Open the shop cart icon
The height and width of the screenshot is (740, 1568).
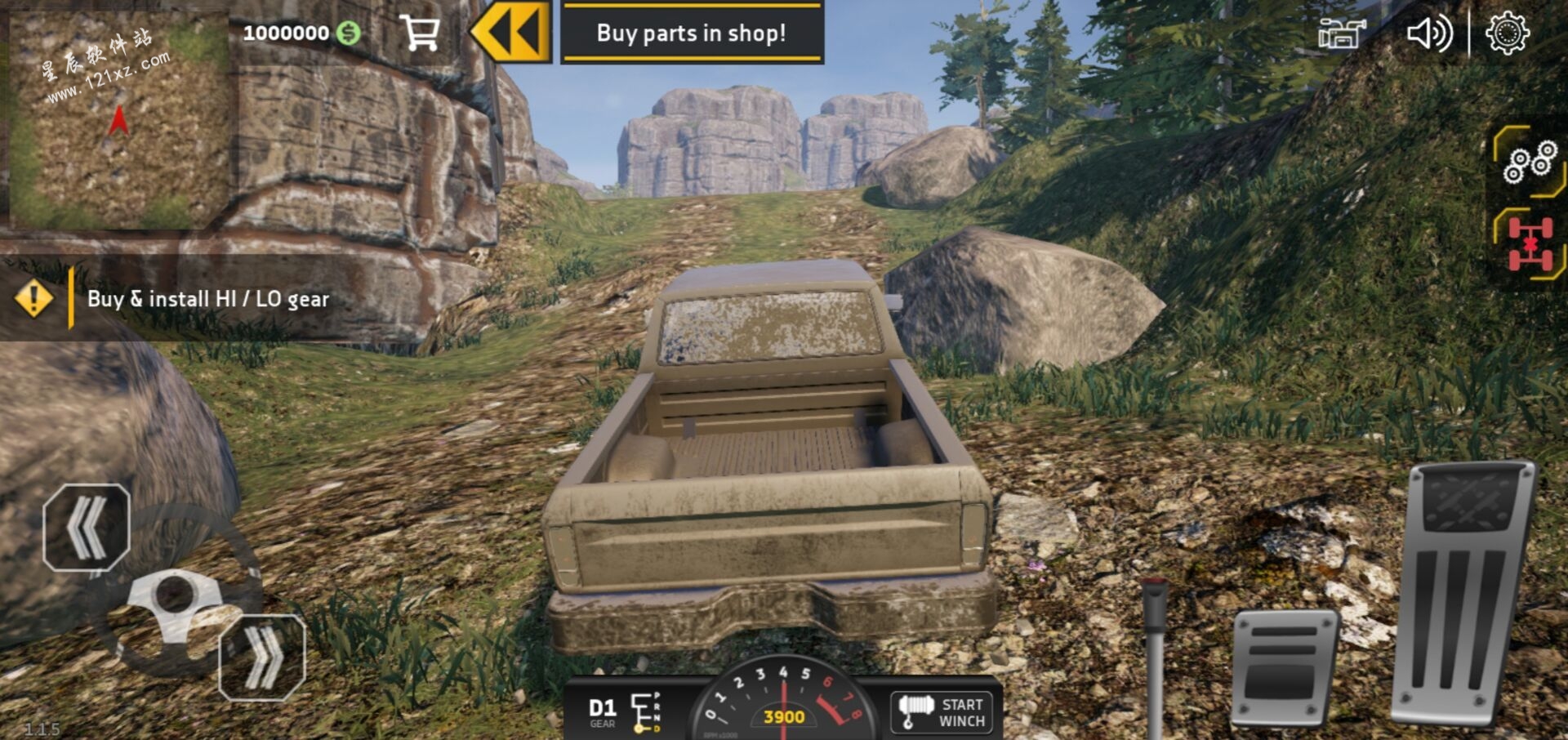[x=421, y=33]
